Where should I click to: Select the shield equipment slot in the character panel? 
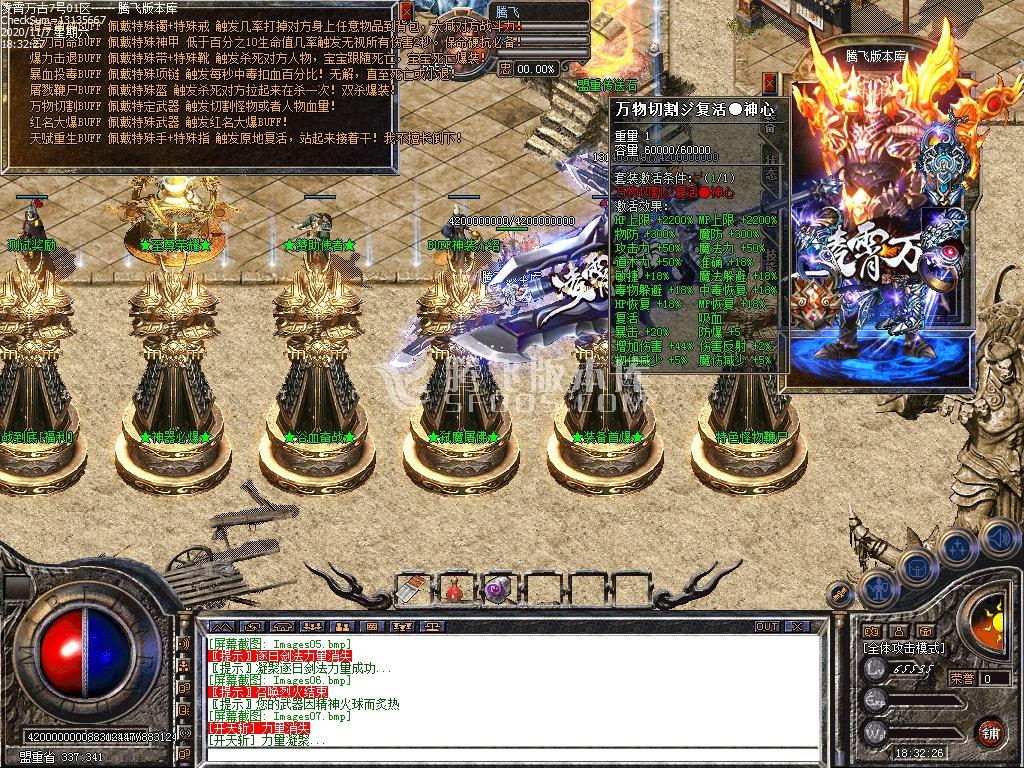[x=940, y=162]
